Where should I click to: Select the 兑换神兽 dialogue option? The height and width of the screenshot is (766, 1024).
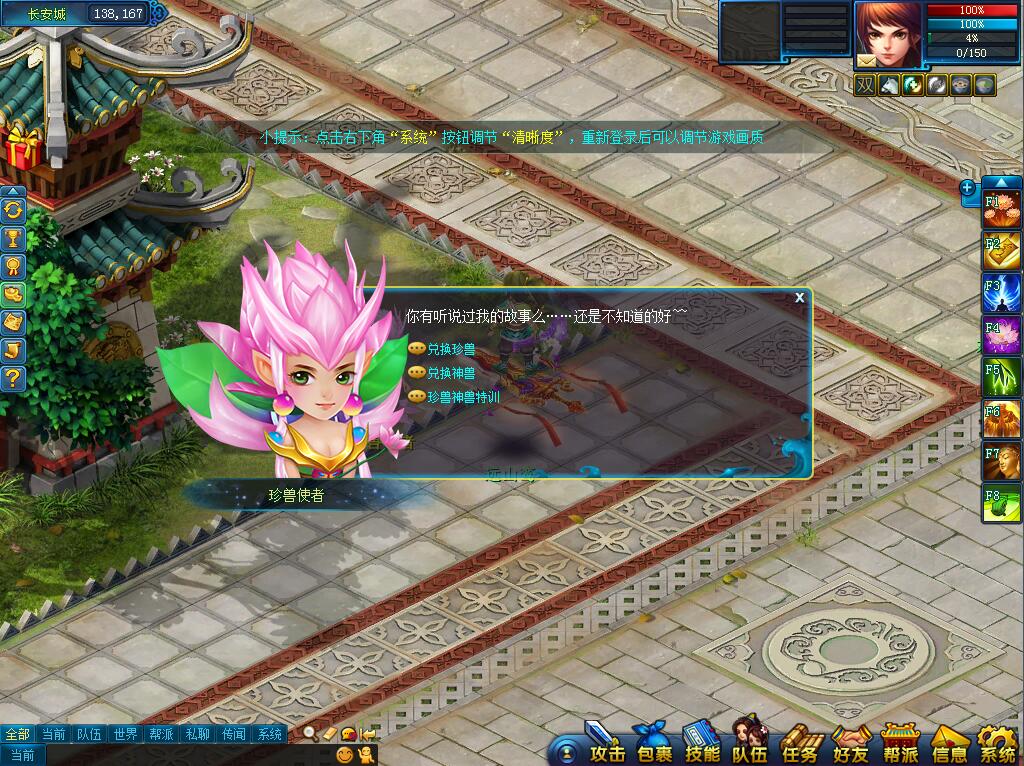coord(451,373)
